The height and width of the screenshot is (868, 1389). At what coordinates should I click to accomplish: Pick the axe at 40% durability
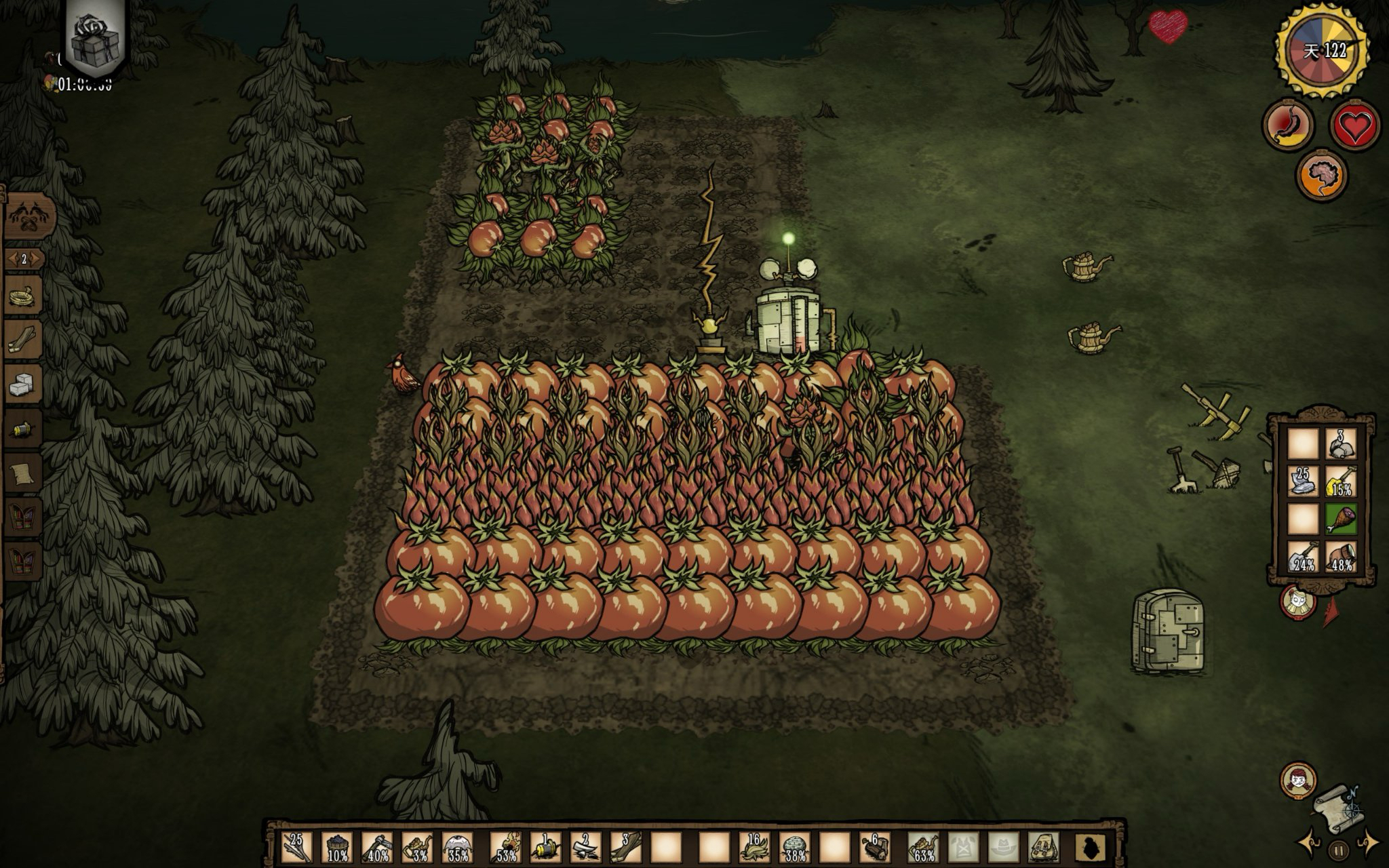pos(377,848)
